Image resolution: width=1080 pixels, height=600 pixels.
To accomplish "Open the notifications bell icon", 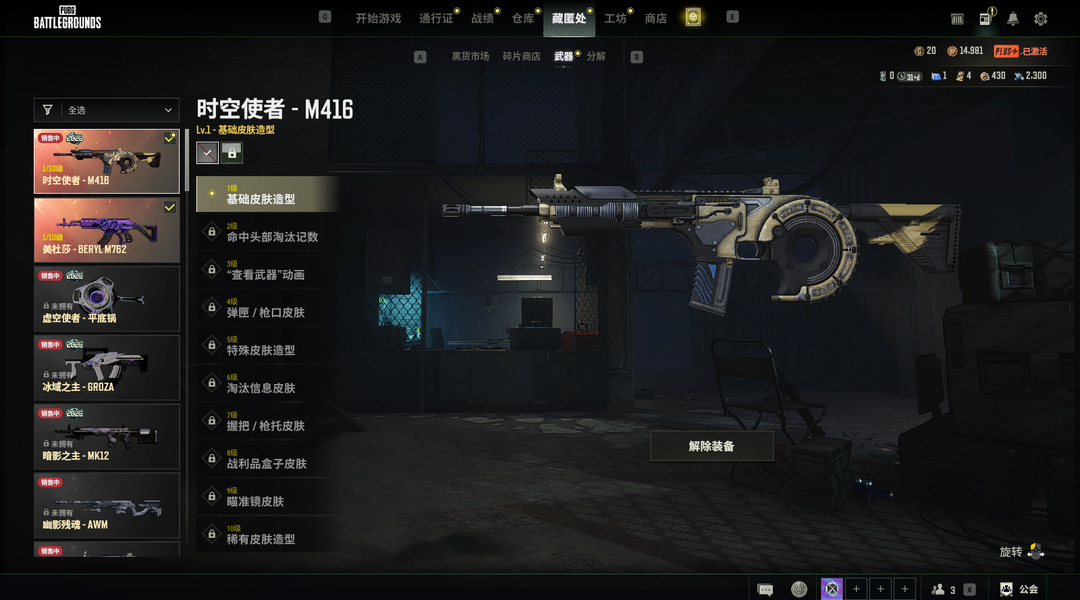I will [x=1013, y=19].
